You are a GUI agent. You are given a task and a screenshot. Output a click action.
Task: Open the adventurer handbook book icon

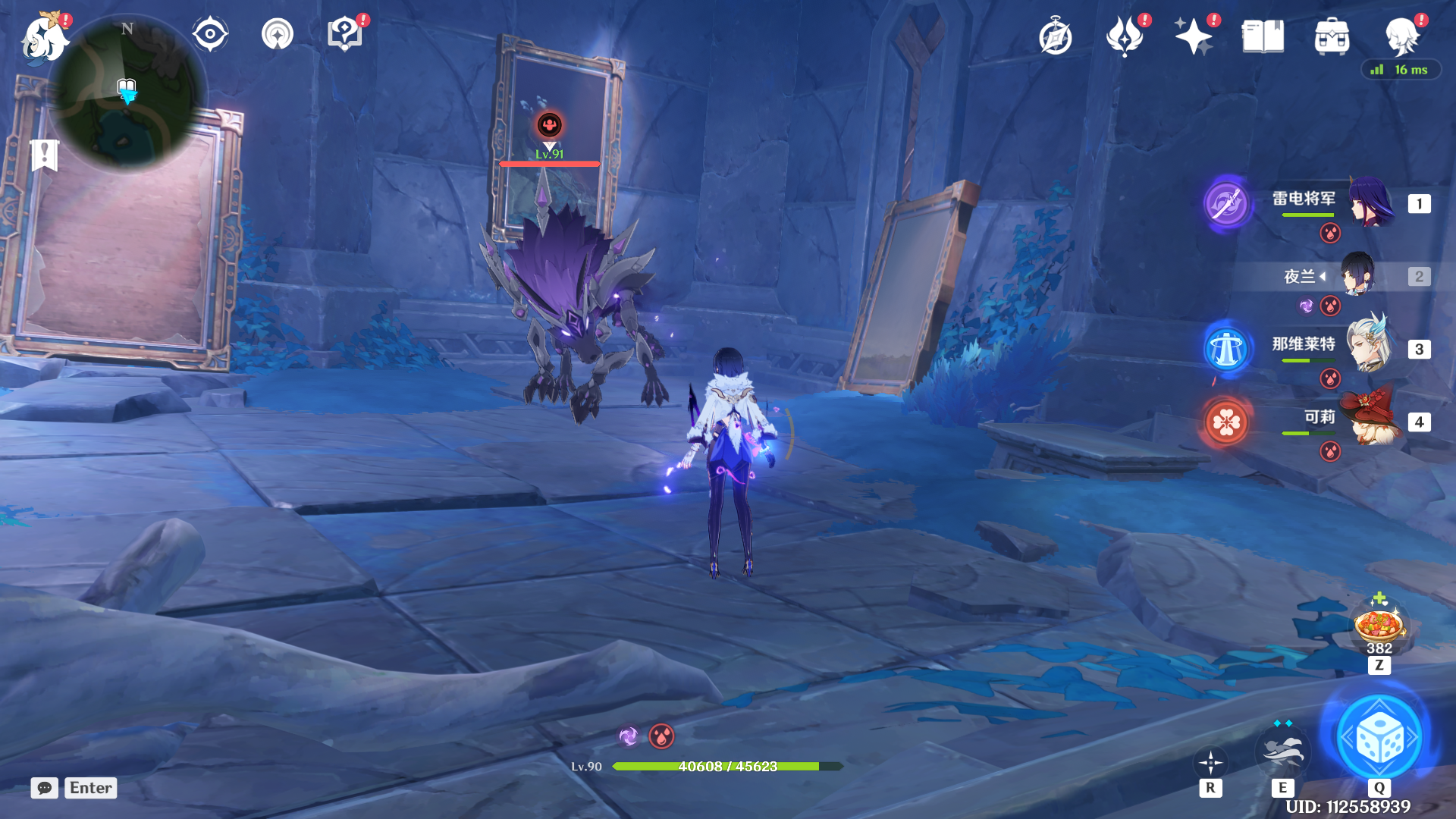coord(1263,36)
